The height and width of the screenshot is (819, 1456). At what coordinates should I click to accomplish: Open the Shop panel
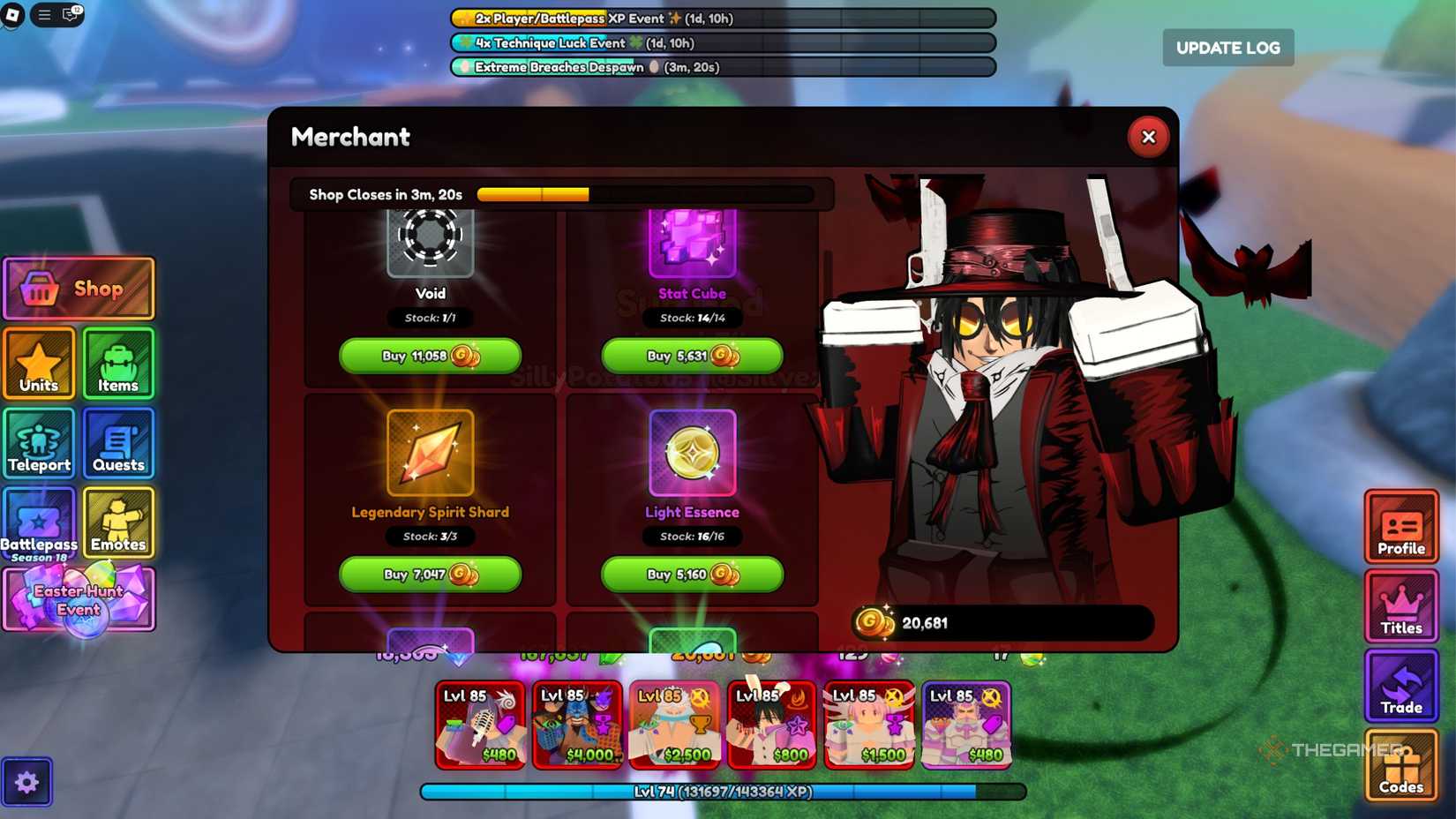[x=79, y=288]
